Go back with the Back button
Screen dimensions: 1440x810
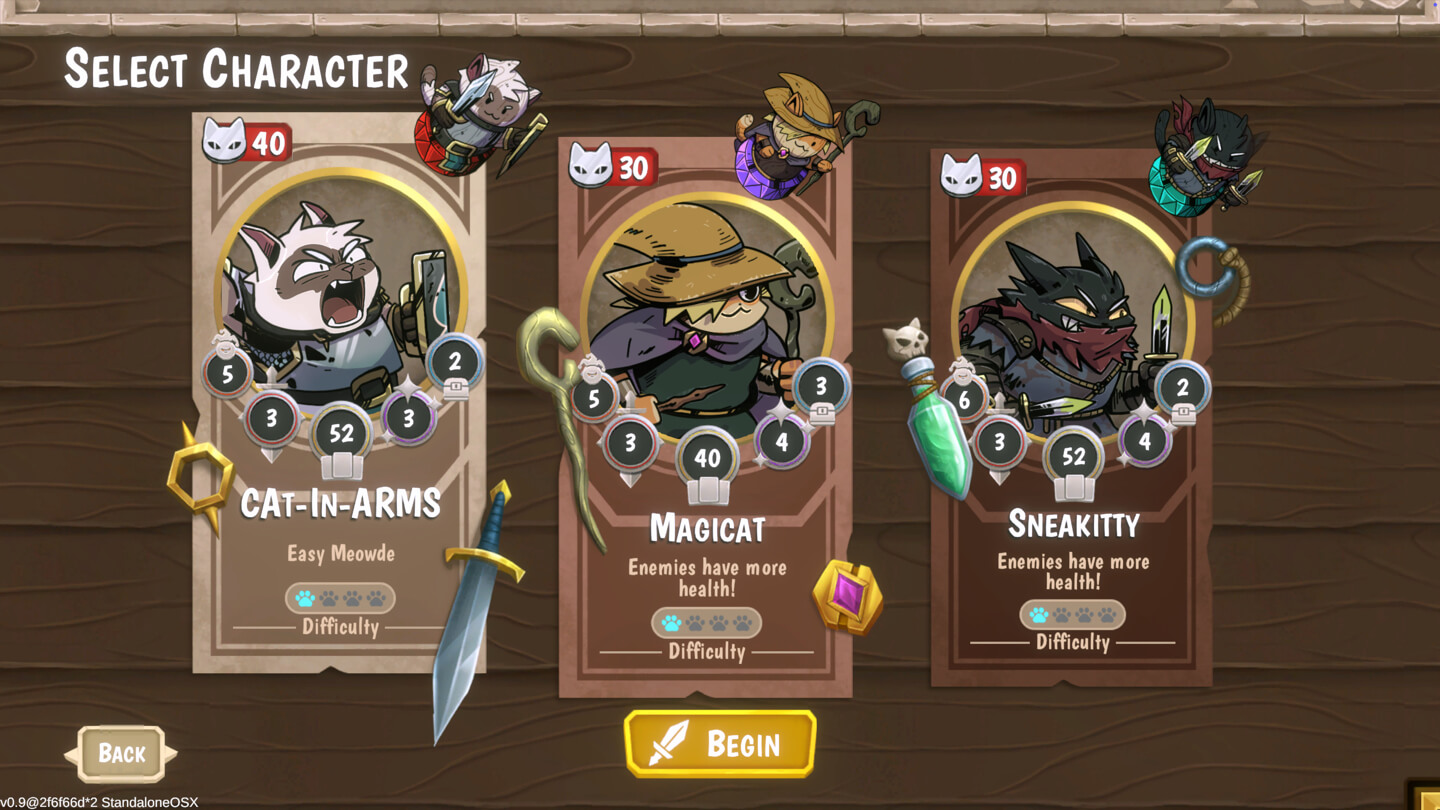pyautogui.click(x=121, y=753)
